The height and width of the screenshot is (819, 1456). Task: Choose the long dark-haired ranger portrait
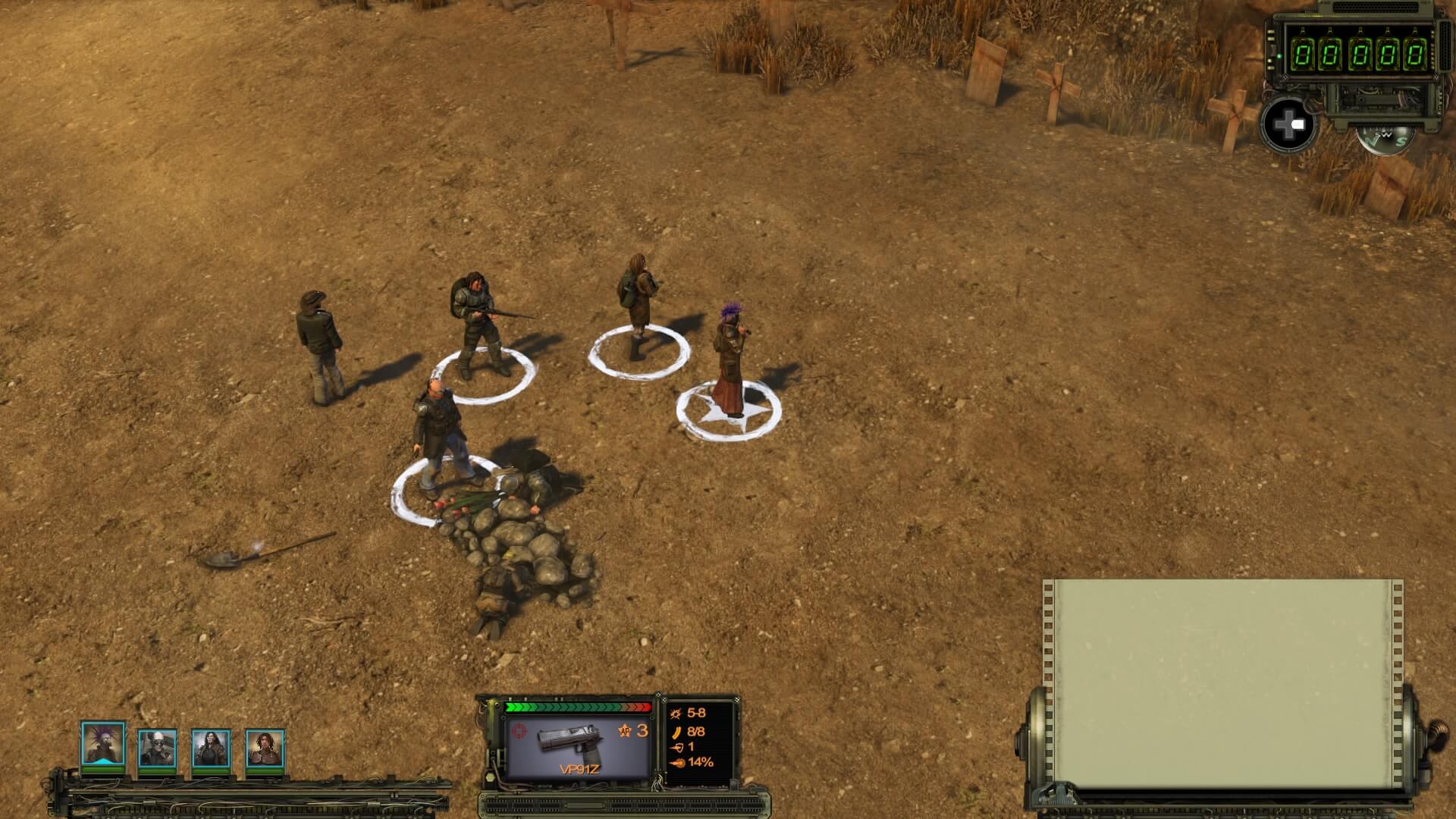coord(211,748)
